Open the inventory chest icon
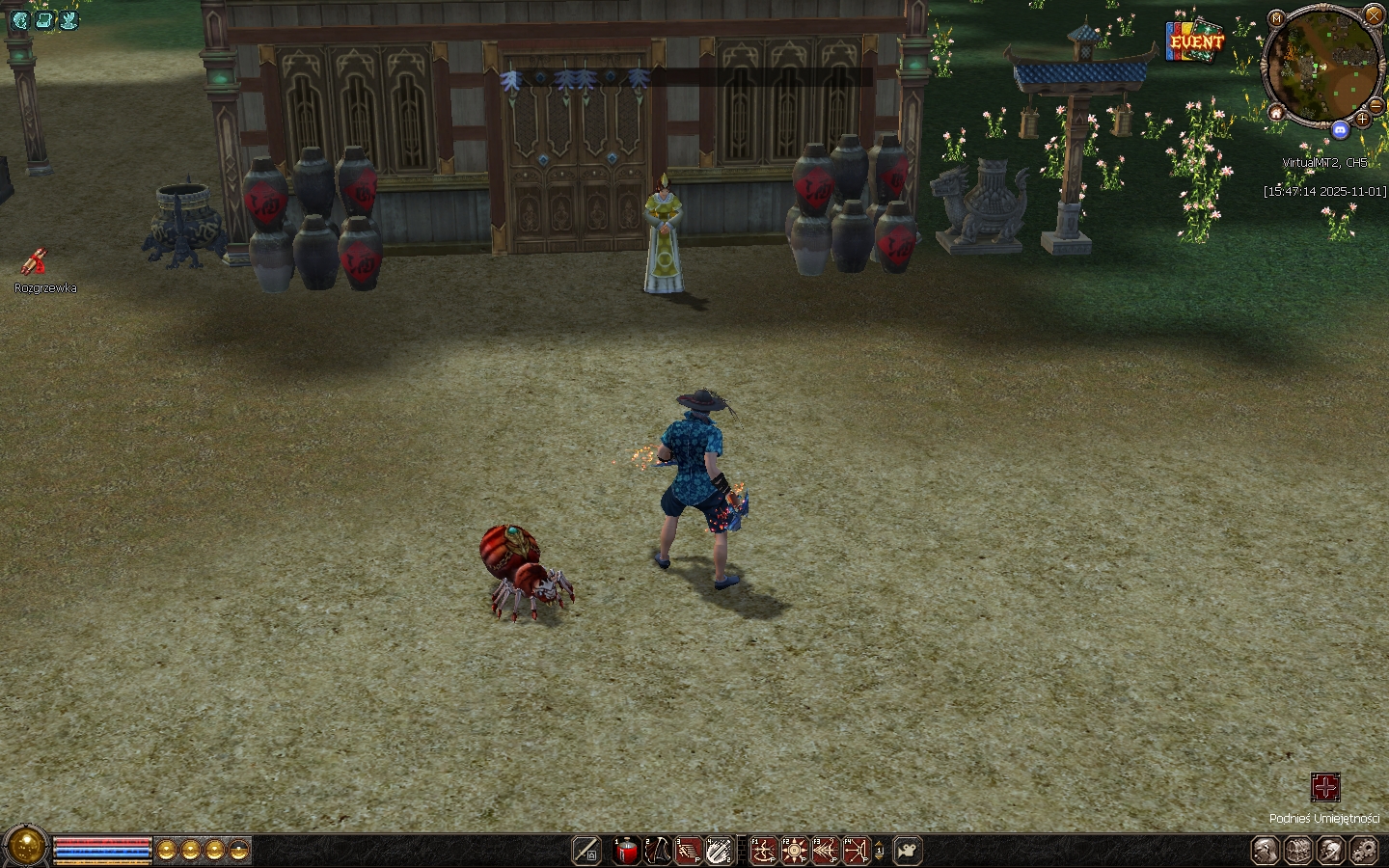The image size is (1389, 868). coord(1298,851)
